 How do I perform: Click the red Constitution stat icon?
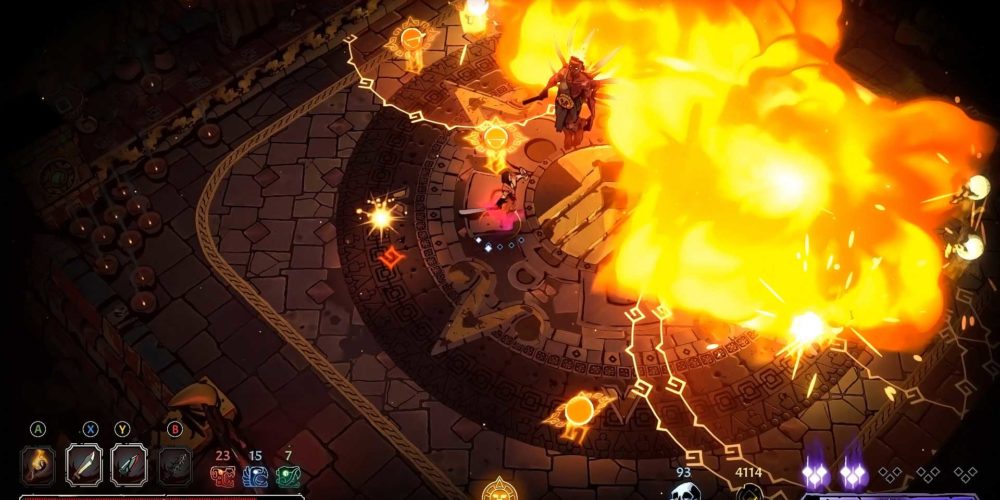pos(222,475)
